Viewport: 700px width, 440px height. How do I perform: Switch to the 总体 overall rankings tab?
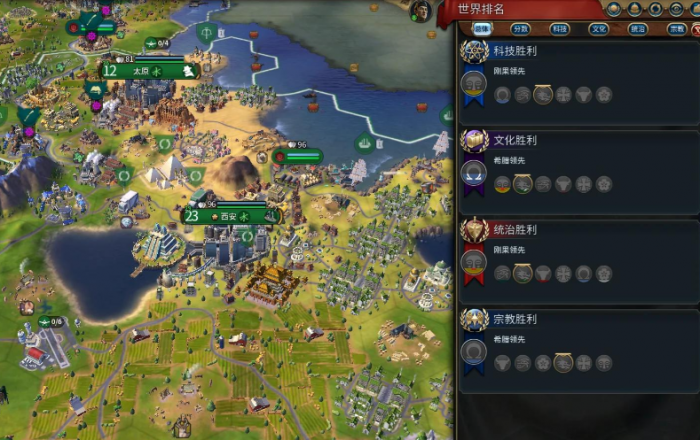[481, 29]
